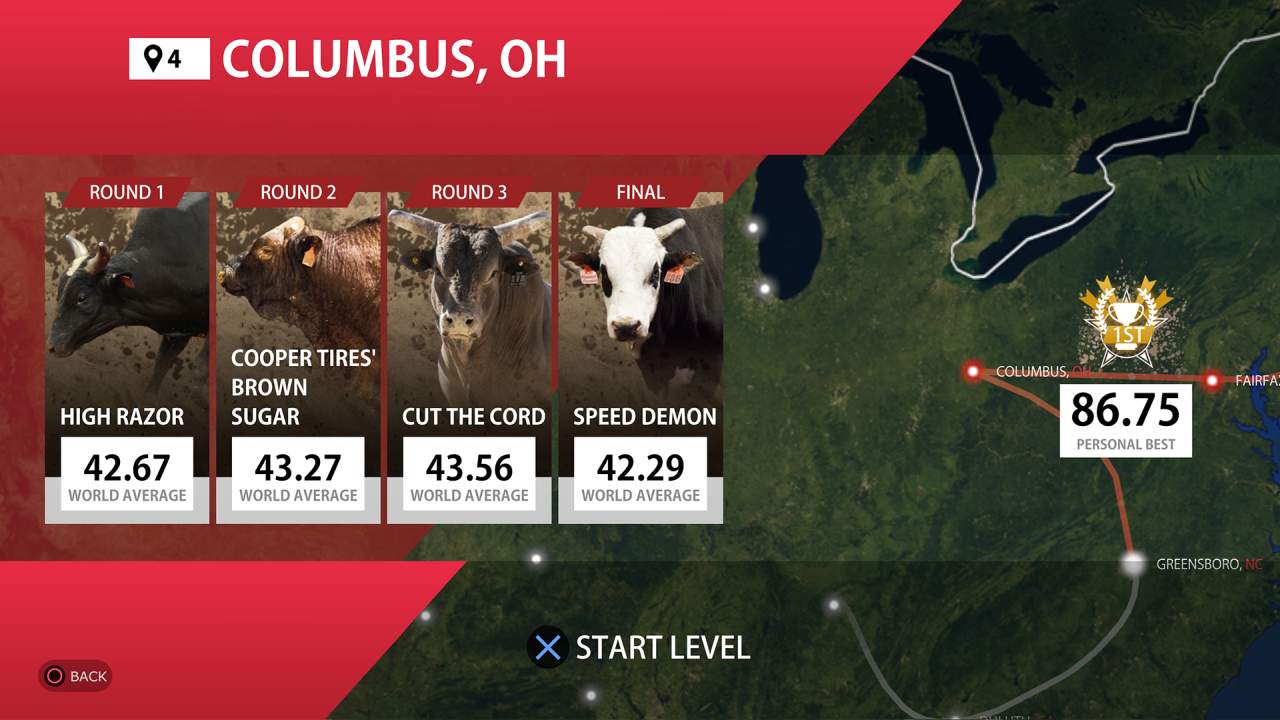Choose the Greensboro, NC map node
Screen dimensions: 1280x720
(x=1133, y=564)
